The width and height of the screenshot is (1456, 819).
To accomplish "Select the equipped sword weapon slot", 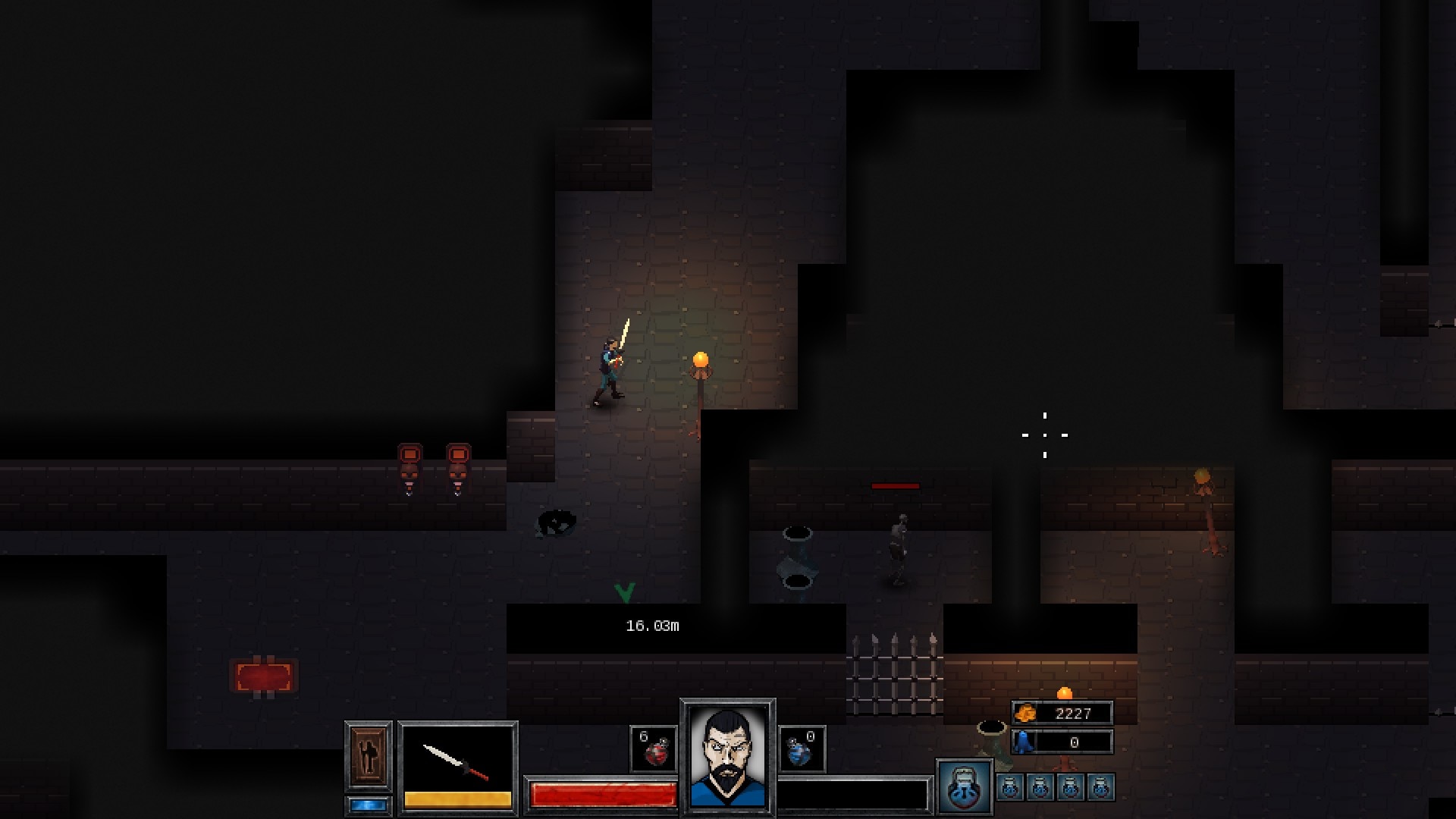I will pyautogui.click(x=457, y=762).
